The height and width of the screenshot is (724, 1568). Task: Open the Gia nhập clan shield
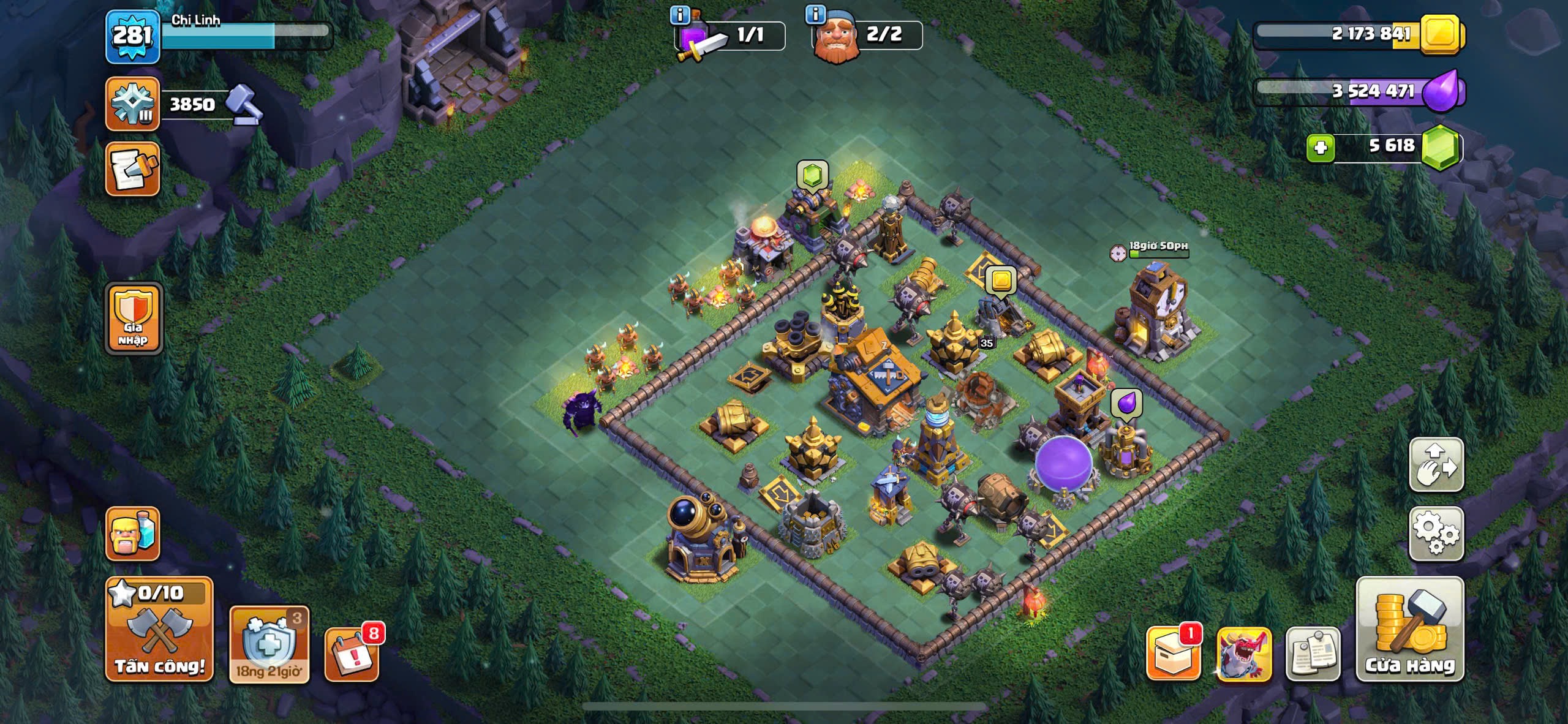click(134, 319)
